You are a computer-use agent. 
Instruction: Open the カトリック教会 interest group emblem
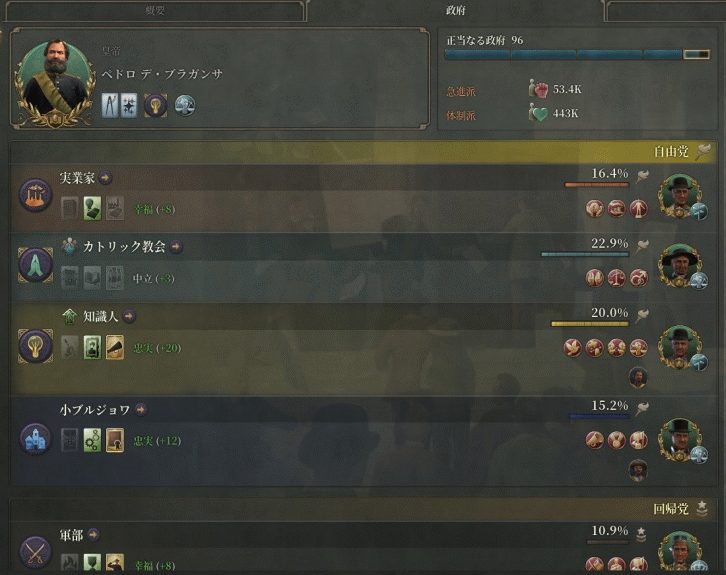point(36,263)
